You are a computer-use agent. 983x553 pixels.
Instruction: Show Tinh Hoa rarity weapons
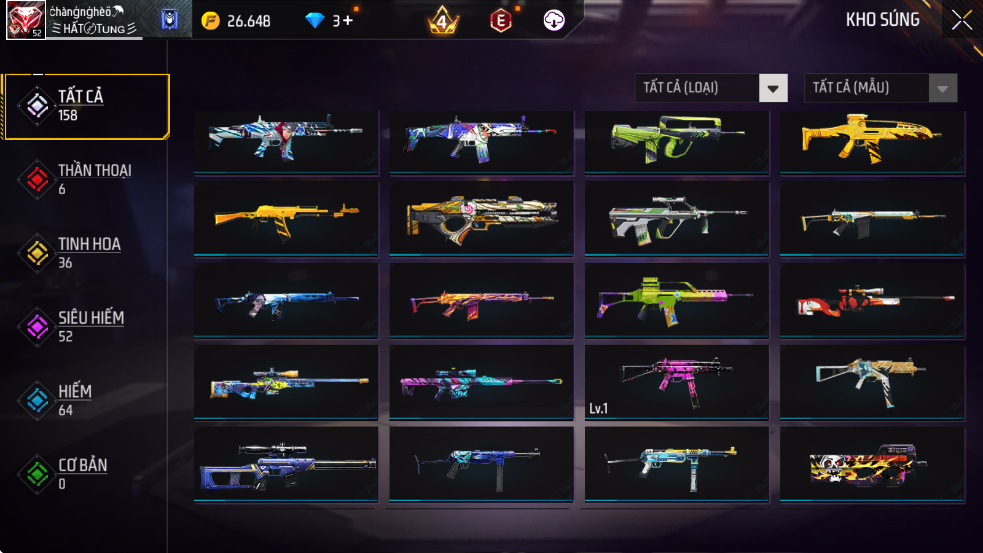click(x=85, y=253)
